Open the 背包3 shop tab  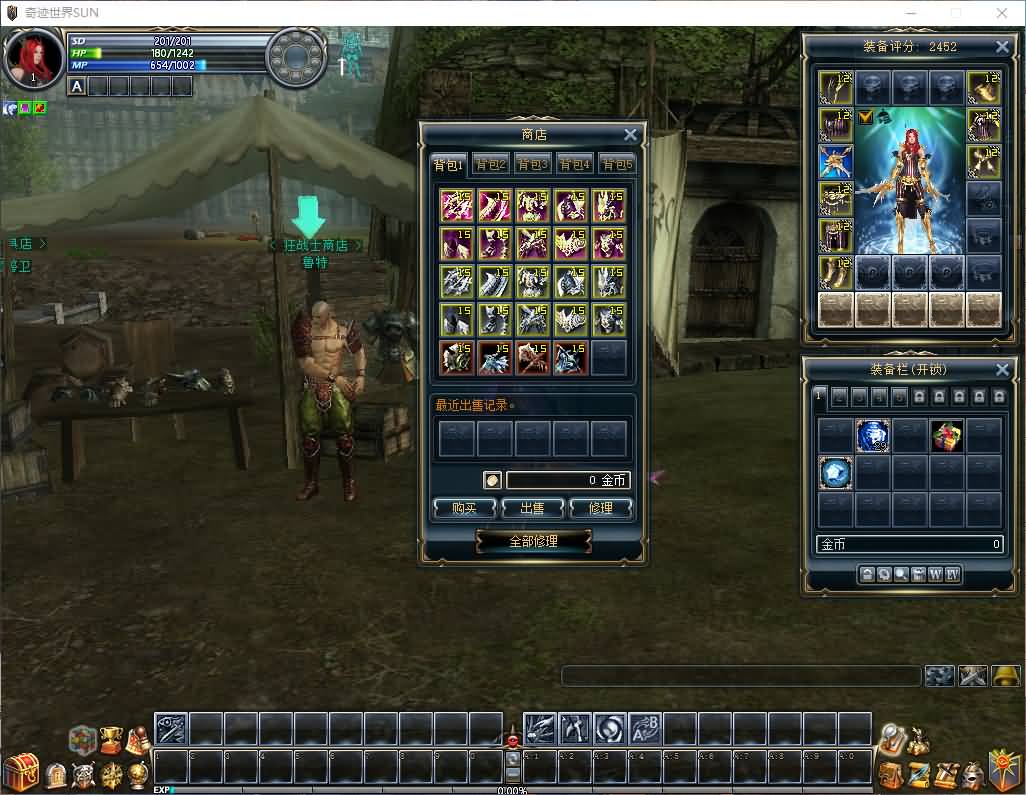(x=532, y=165)
